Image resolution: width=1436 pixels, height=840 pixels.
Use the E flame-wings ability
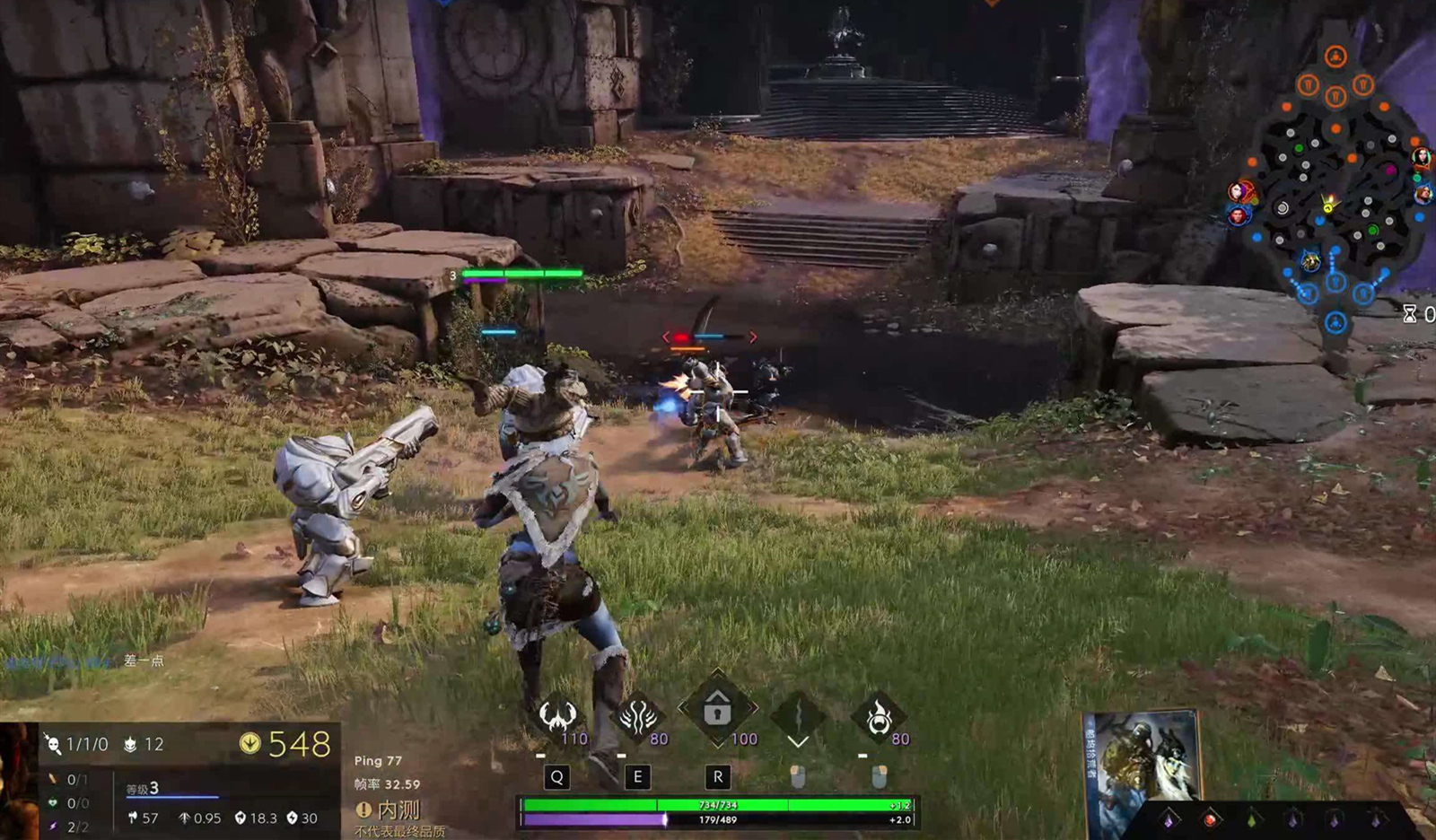pyautogui.click(x=637, y=715)
